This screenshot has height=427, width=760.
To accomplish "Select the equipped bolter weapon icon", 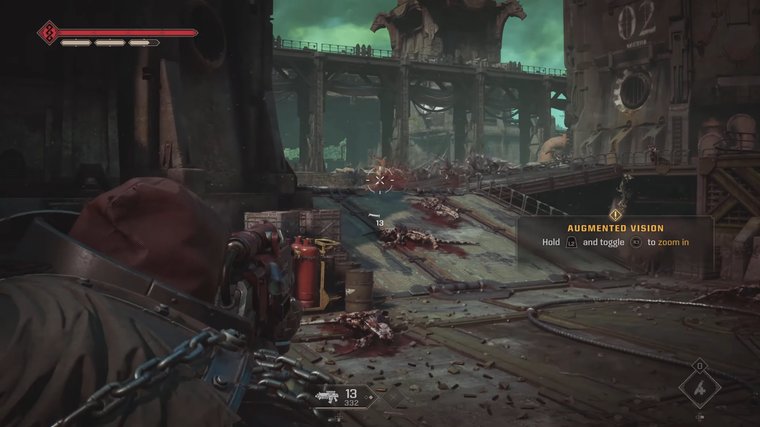I will click(326, 396).
